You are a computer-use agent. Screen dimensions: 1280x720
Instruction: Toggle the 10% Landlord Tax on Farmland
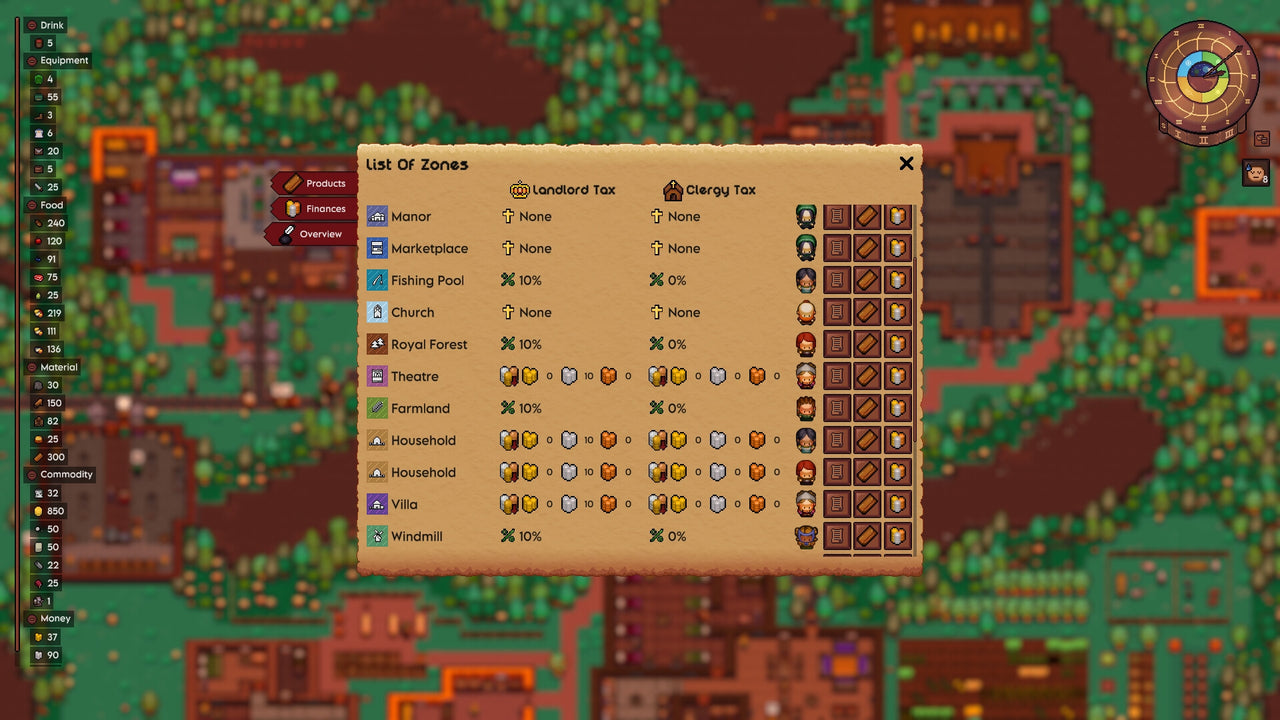pyautogui.click(x=521, y=408)
